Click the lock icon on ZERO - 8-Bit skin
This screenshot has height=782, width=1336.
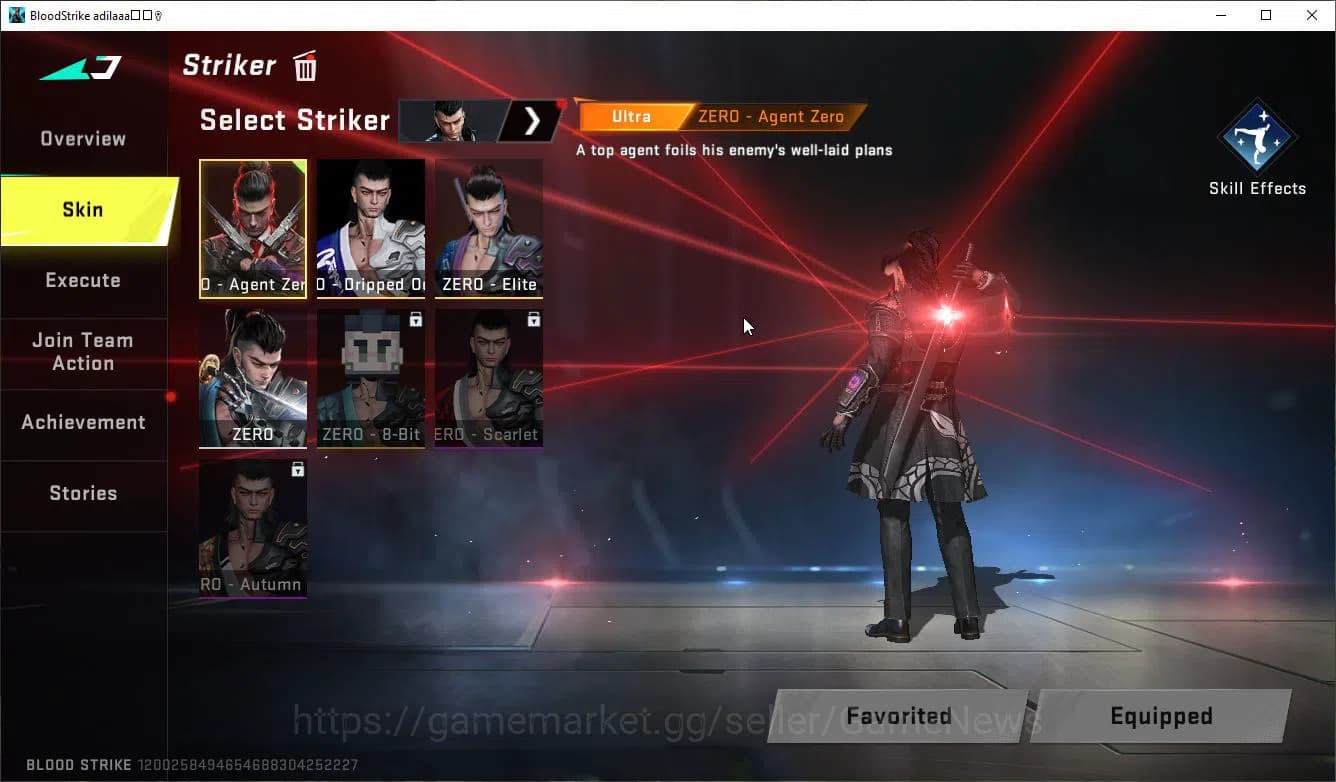click(x=414, y=319)
